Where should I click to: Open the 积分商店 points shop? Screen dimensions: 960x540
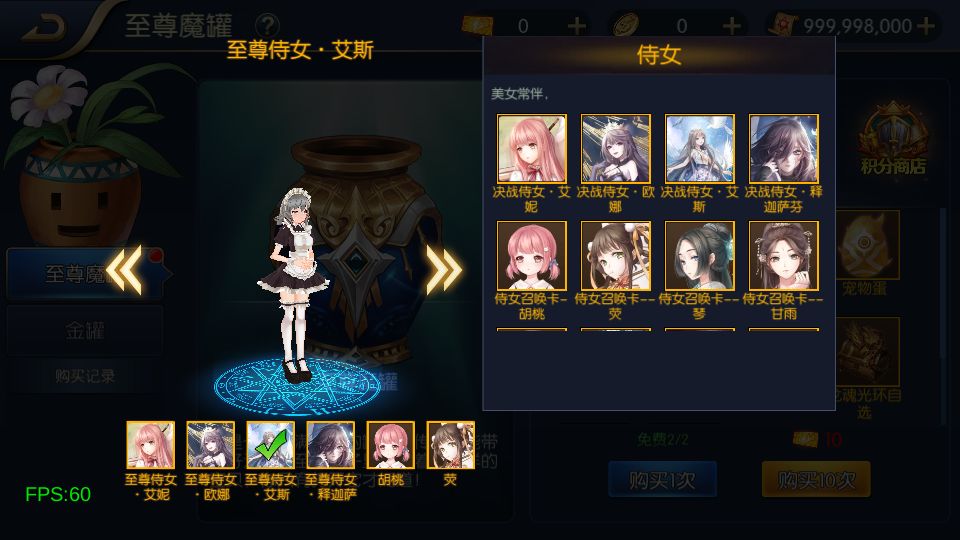click(x=893, y=140)
